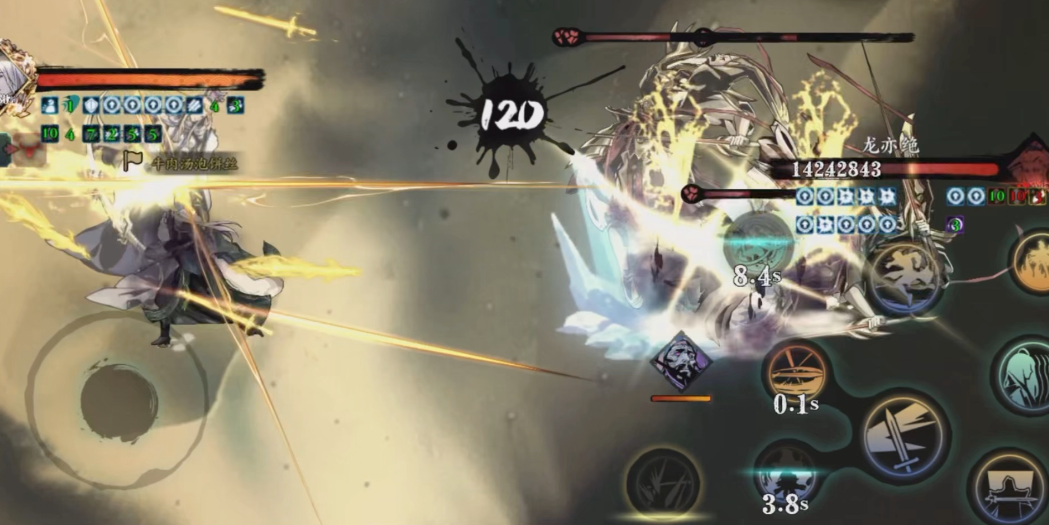The width and height of the screenshot is (1049, 525).
Task: Select the purple diamond character portrait
Action: pyautogui.click(x=680, y=360)
